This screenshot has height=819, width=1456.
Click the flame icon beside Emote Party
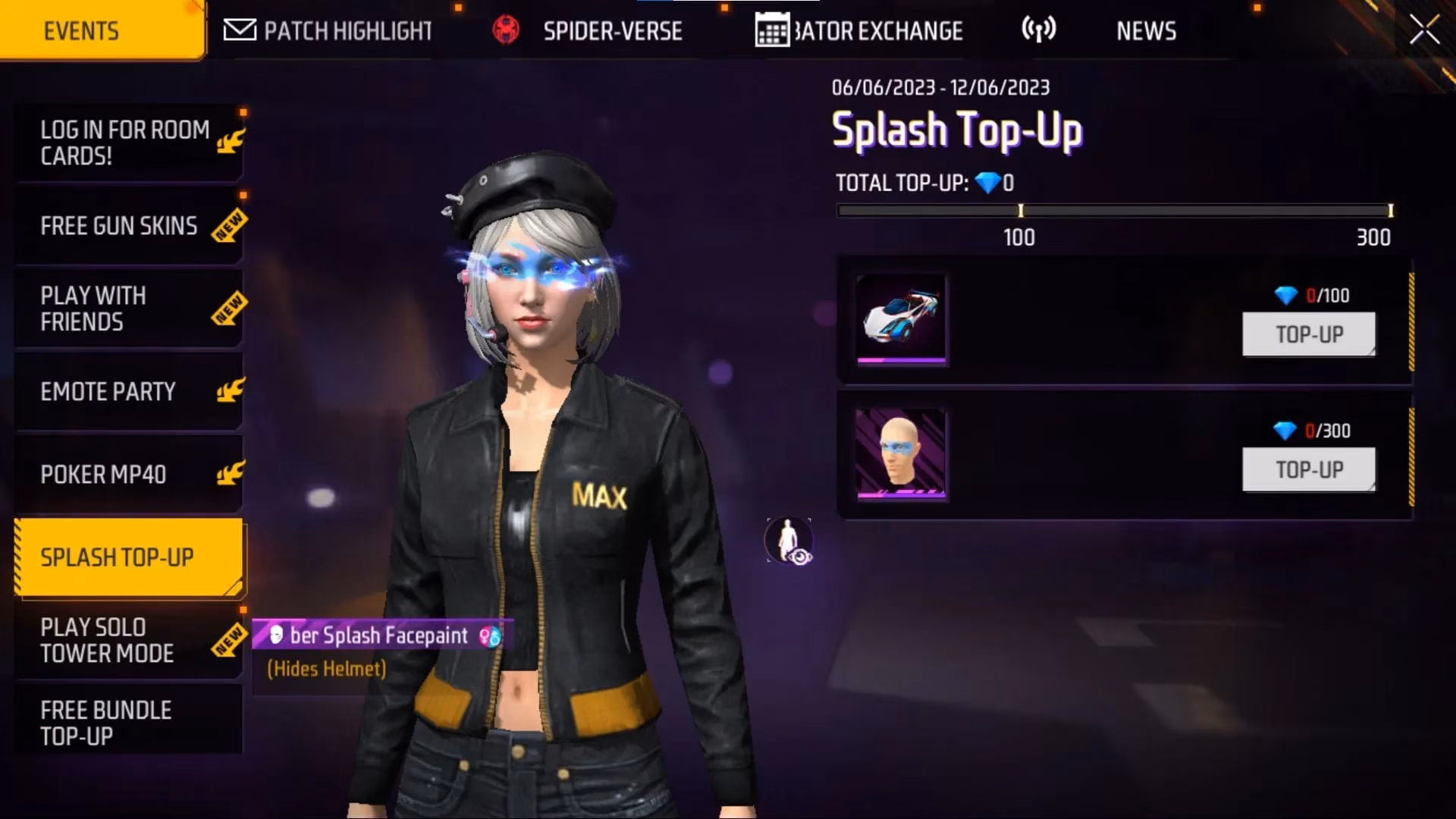pyautogui.click(x=231, y=389)
